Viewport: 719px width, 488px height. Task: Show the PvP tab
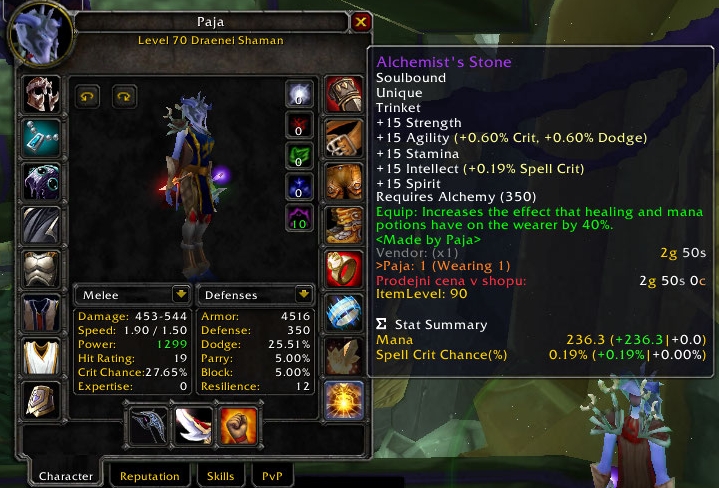(271, 476)
